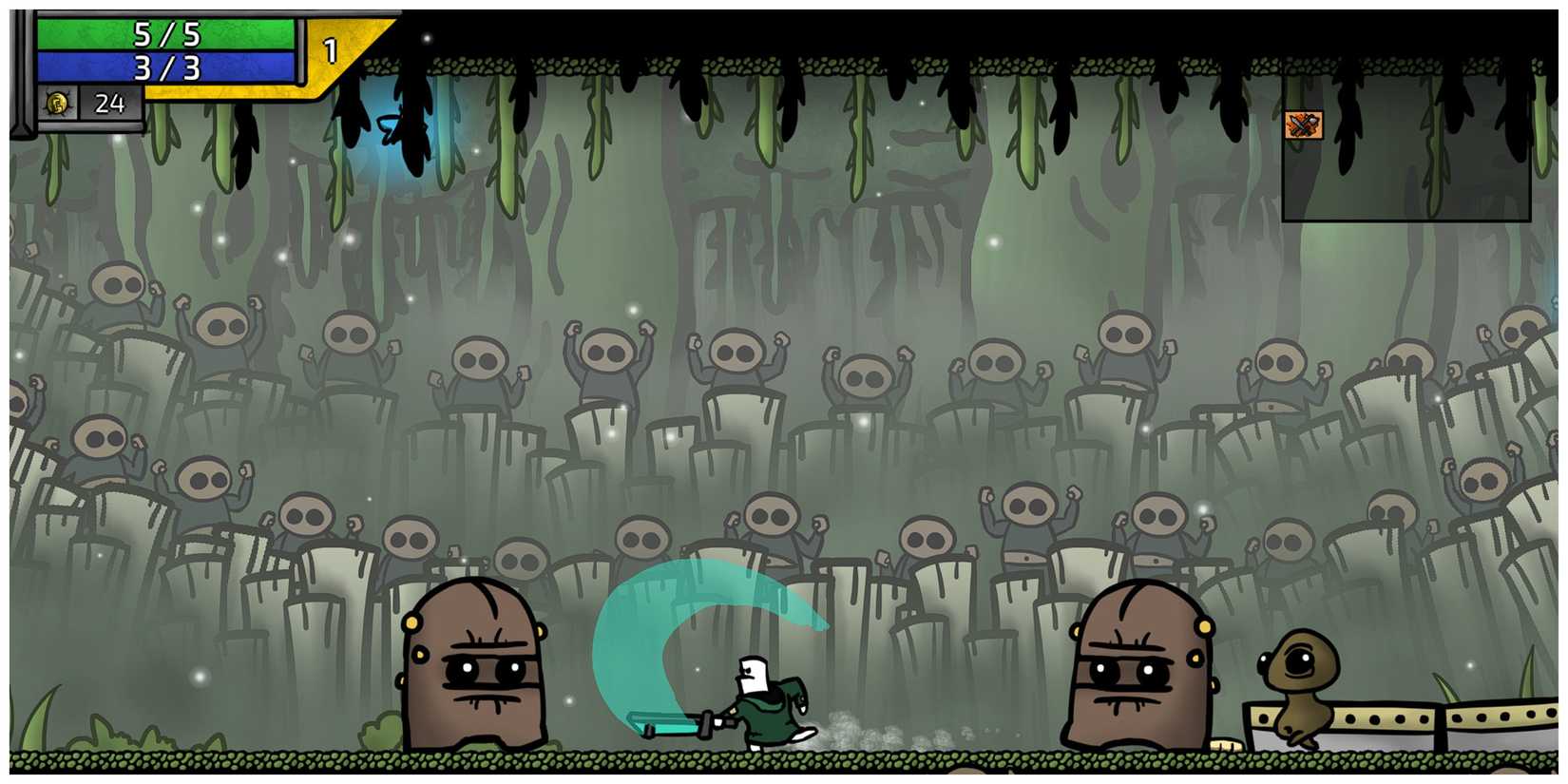
Task: Click the gold coin icon in the HUD
Action: point(58,103)
